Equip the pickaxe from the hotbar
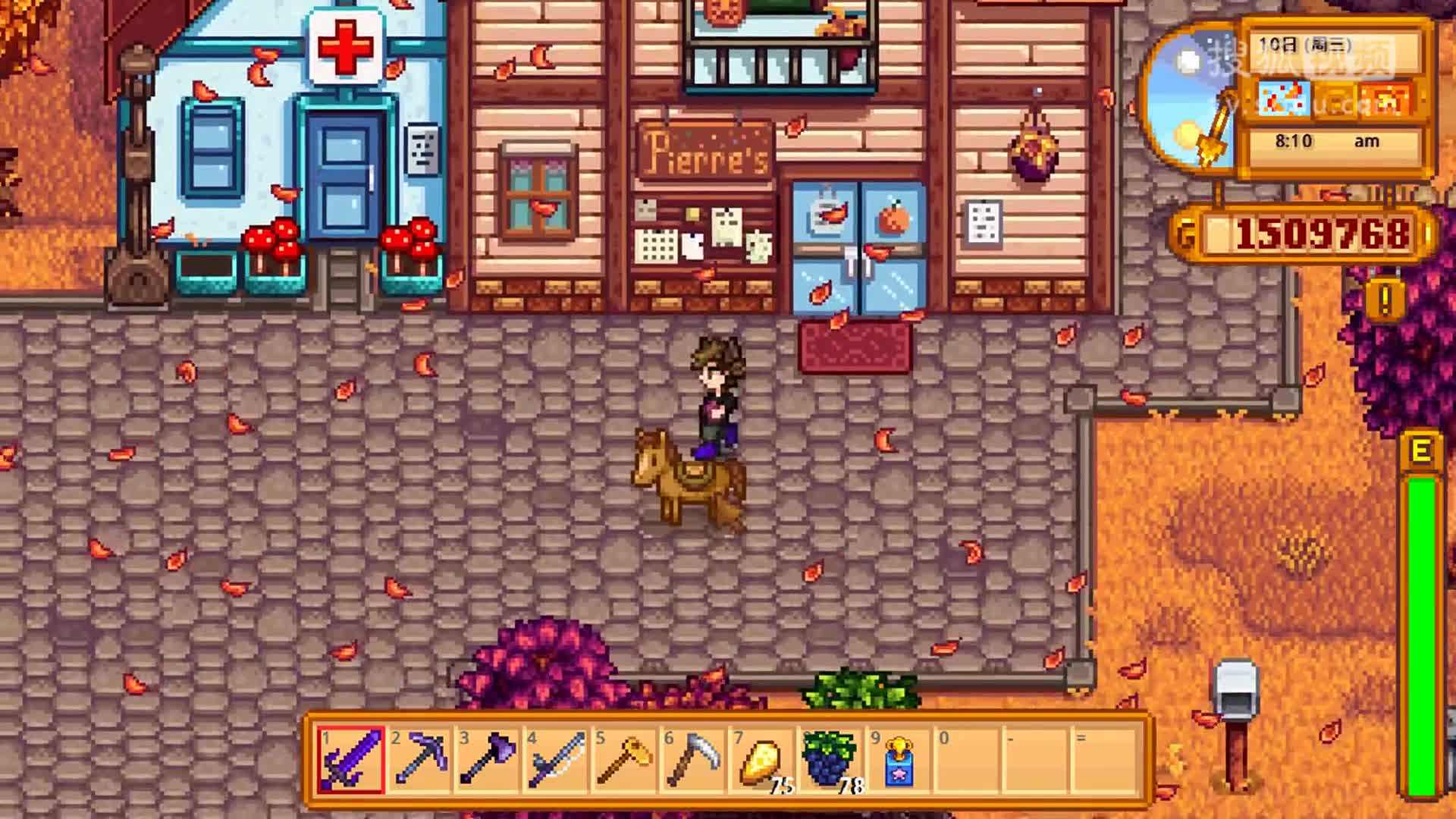Viewport: 1456px width, 819px height. click(x=419, y=760)
